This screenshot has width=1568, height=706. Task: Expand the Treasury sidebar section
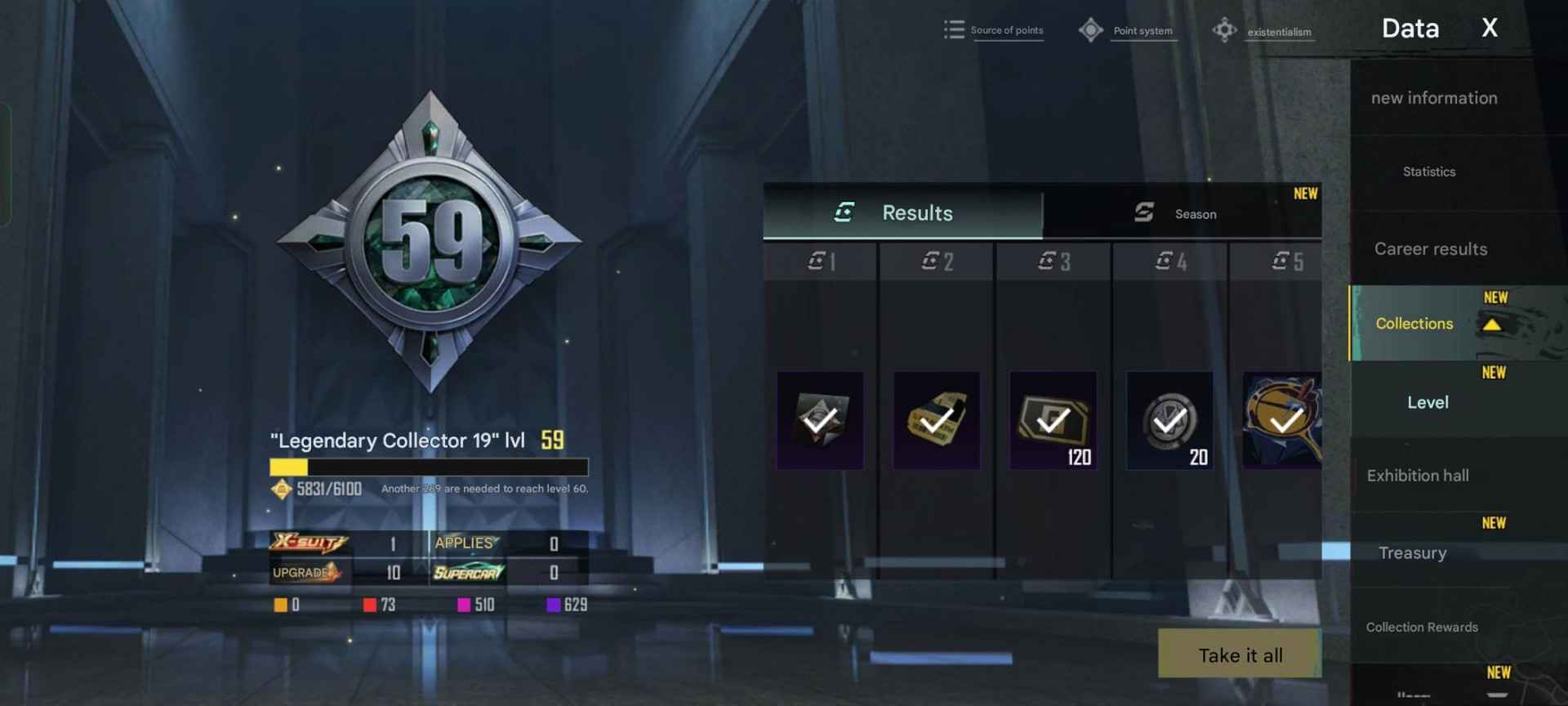point(1412,553)
